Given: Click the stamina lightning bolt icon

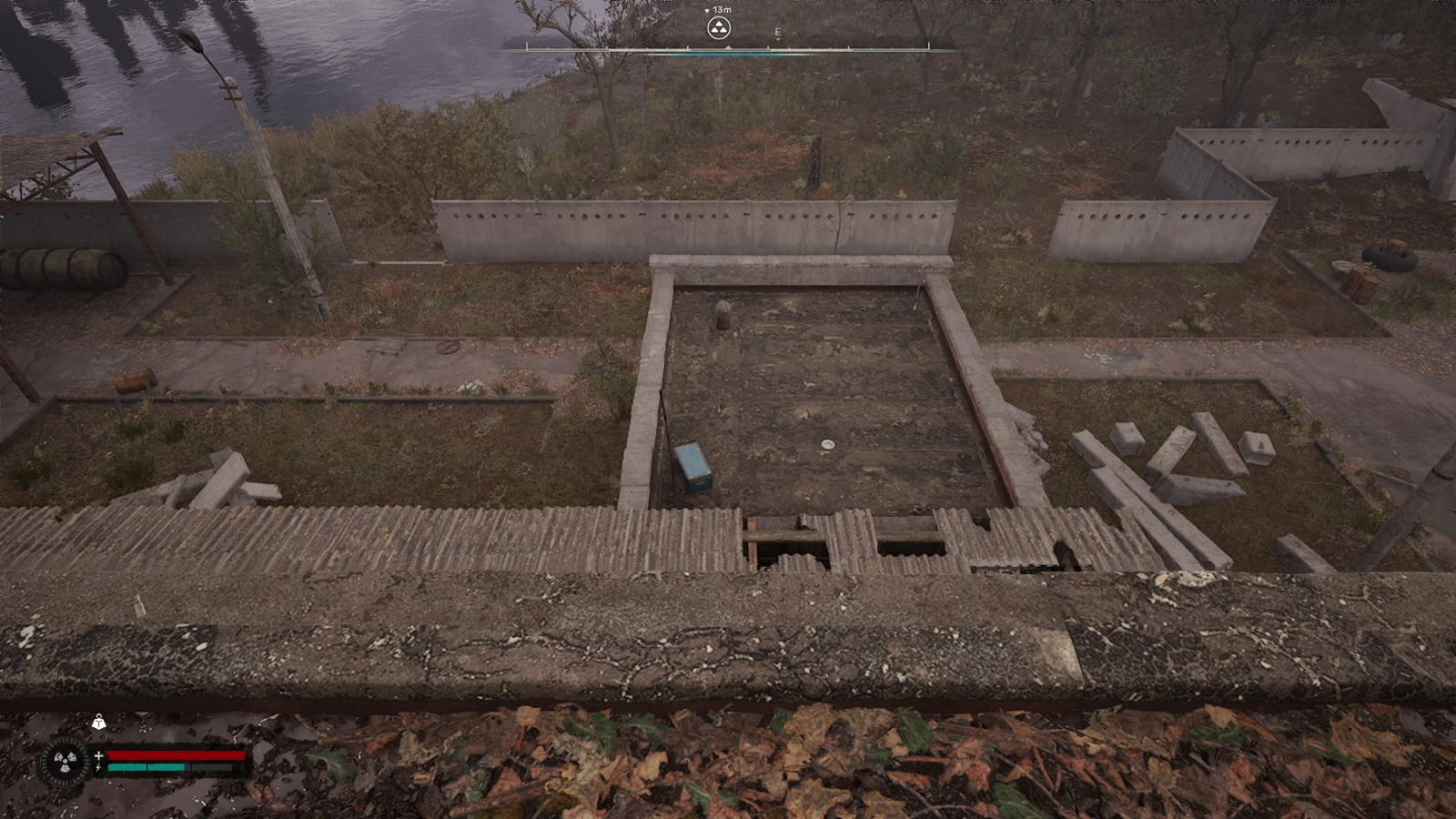Looking at the screenshot, I should [98, 767].
